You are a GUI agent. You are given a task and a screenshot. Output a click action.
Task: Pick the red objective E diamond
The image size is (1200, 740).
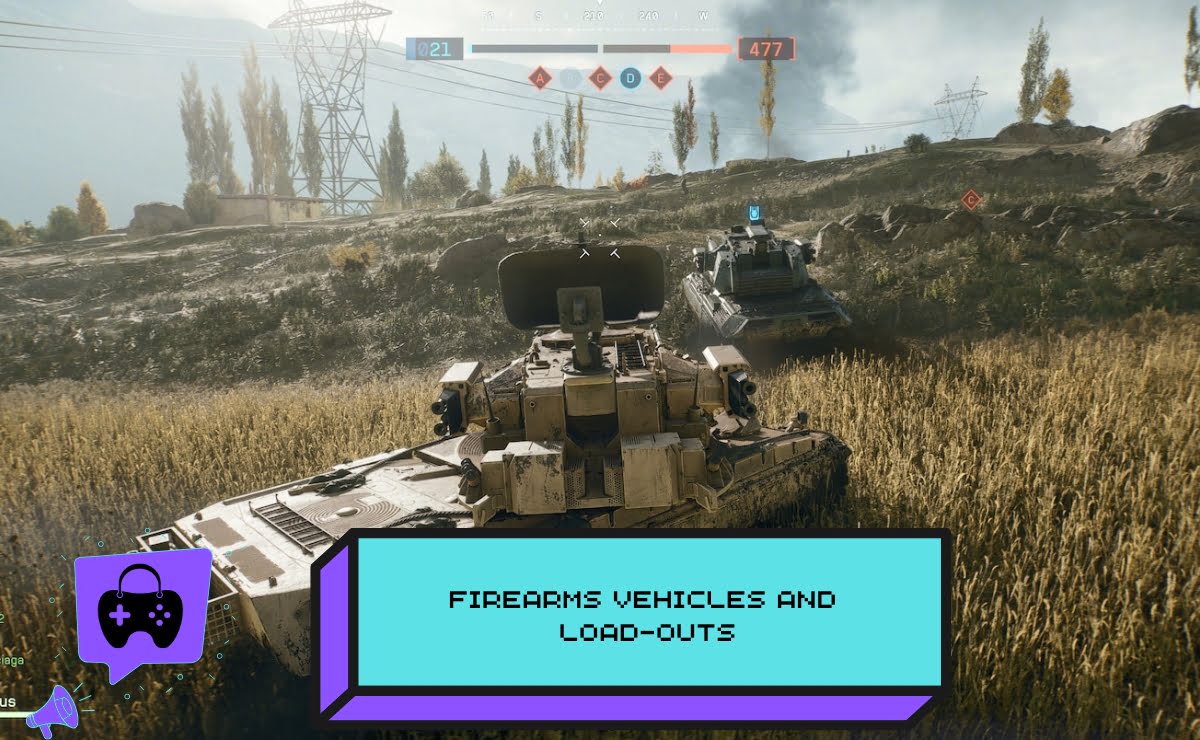660,78
